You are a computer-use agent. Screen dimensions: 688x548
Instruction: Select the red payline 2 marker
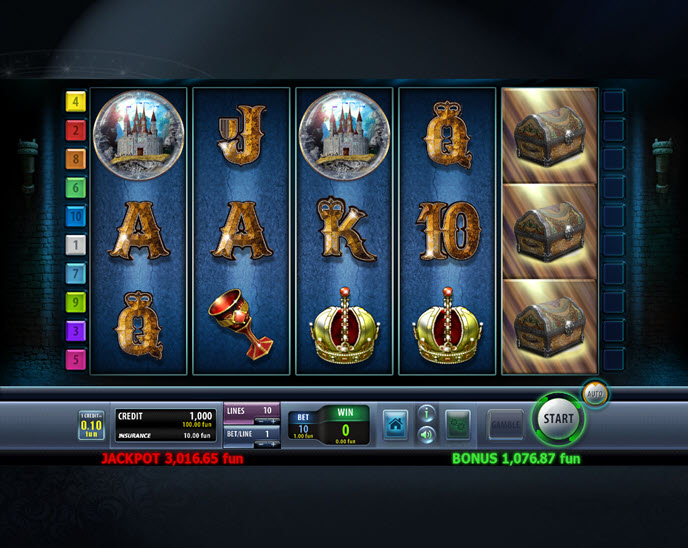tap(75, 130)
